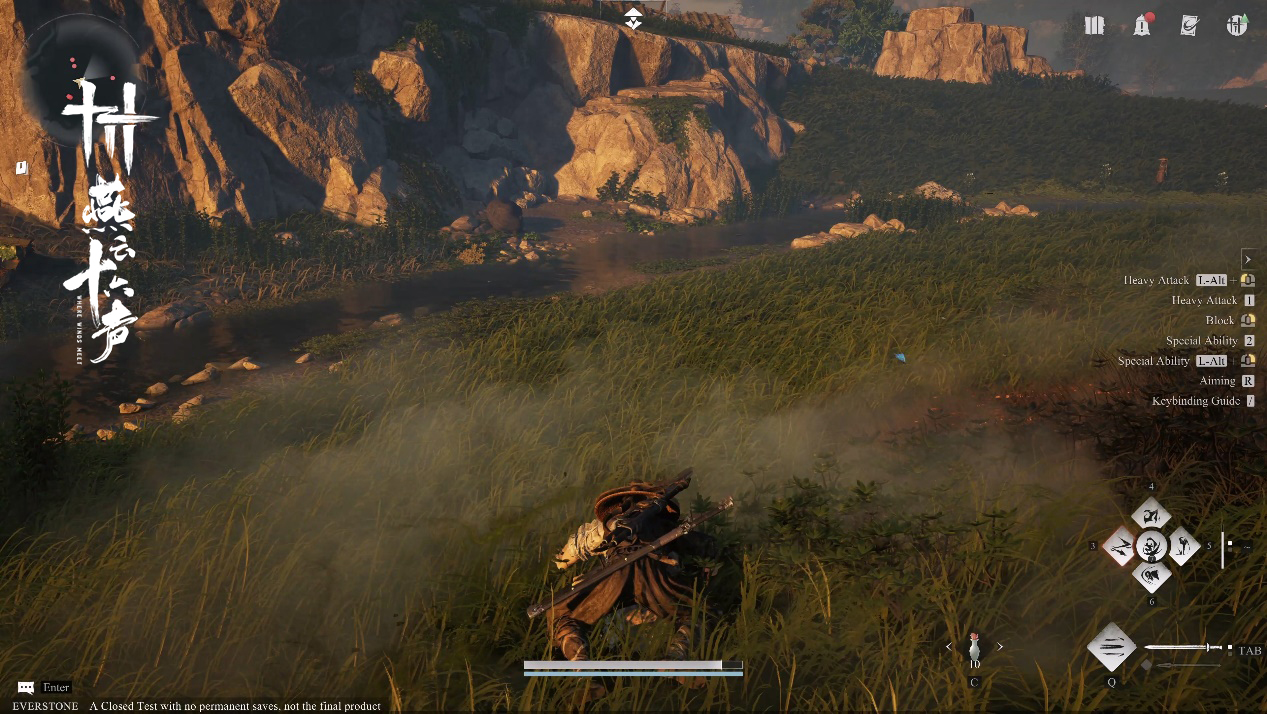Open the chat bubble icon
Image resolution: width=1267 pixels, height=714 pixels.
click(26, 688)
